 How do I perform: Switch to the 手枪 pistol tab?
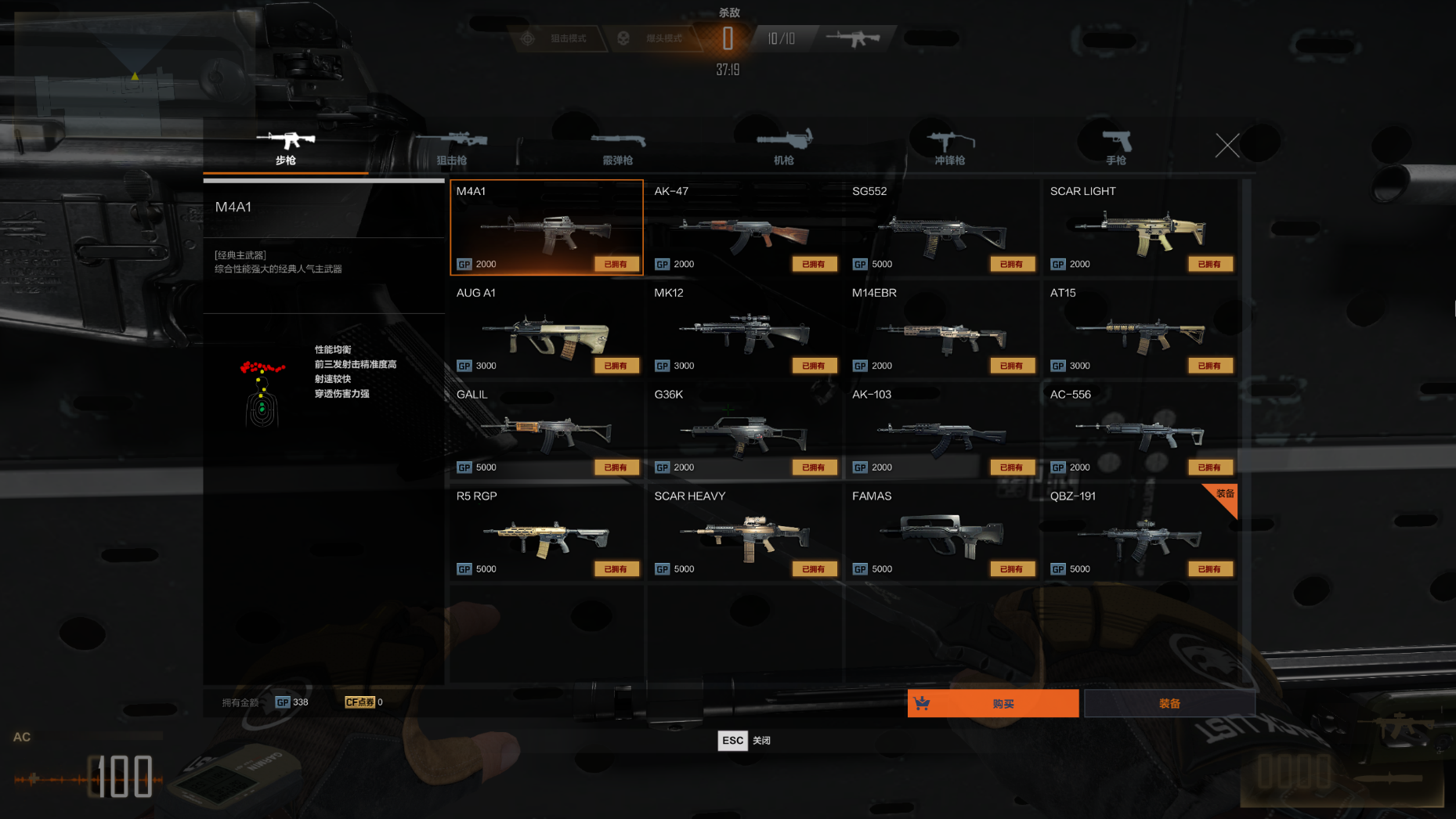[x=1116, y=147]
